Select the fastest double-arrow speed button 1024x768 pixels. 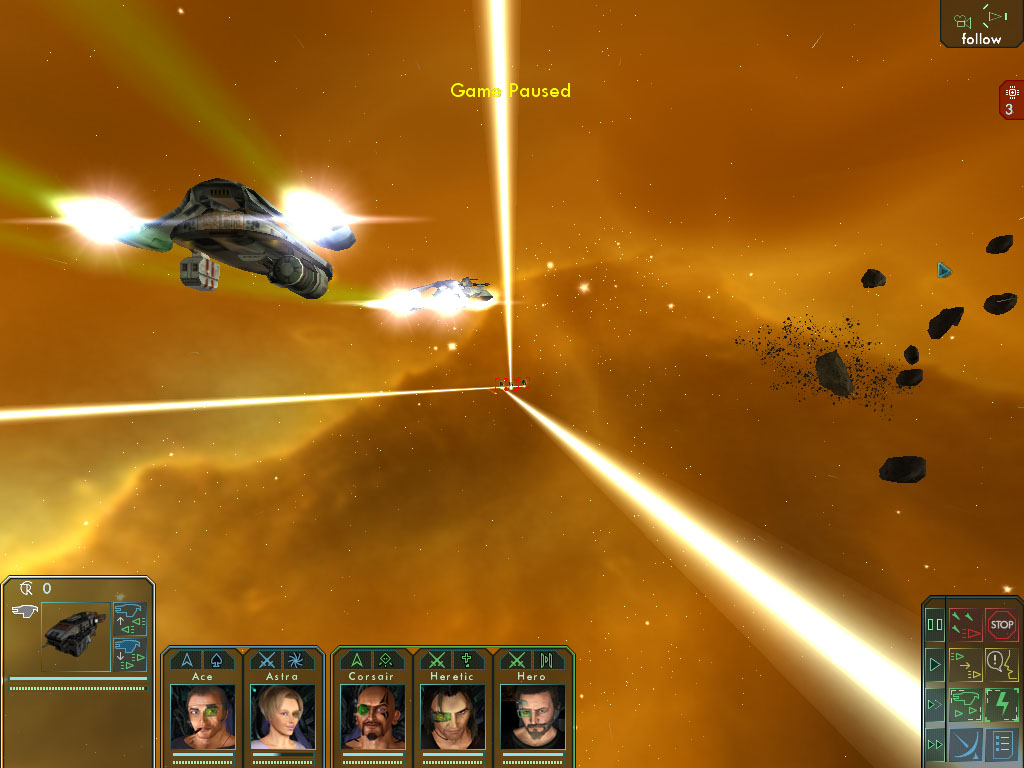[x=935, y=744]
